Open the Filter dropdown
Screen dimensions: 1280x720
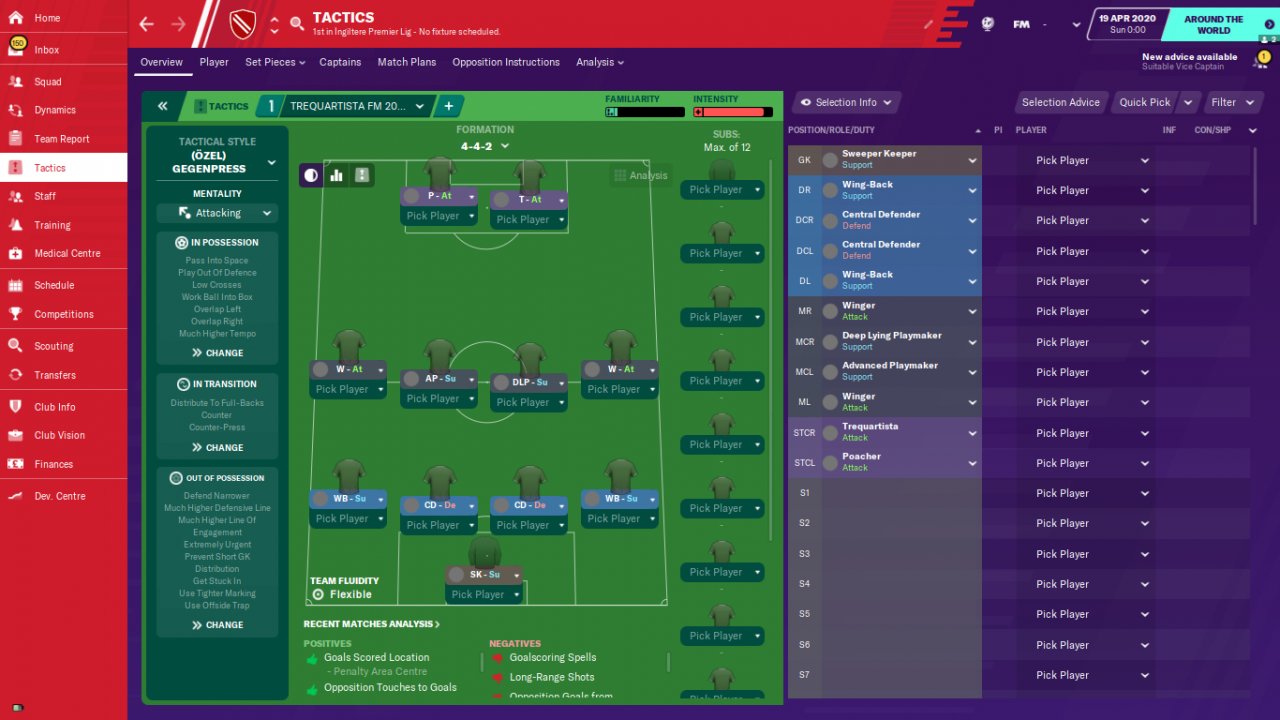point(1229,102)
